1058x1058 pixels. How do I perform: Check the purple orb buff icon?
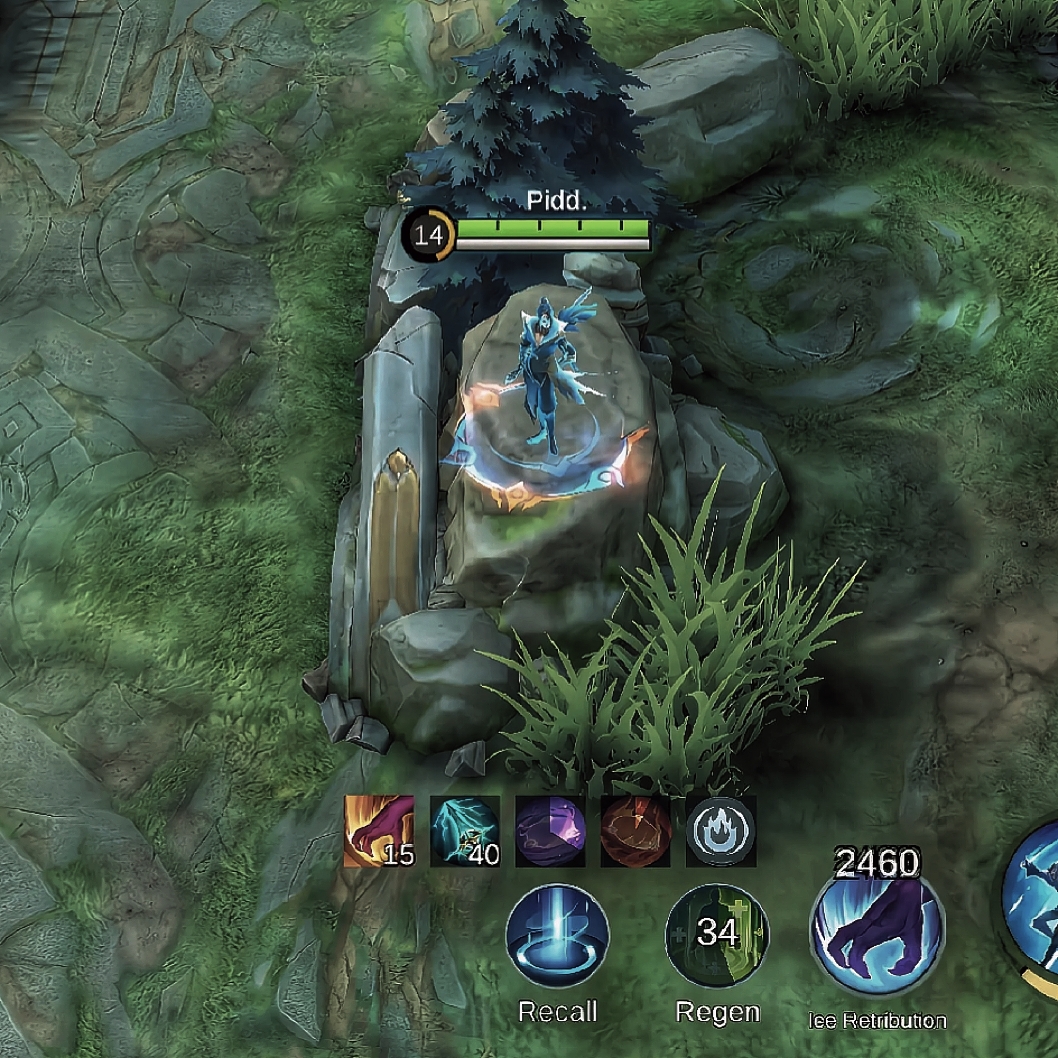pyautogui.click(x=550, y=831)
